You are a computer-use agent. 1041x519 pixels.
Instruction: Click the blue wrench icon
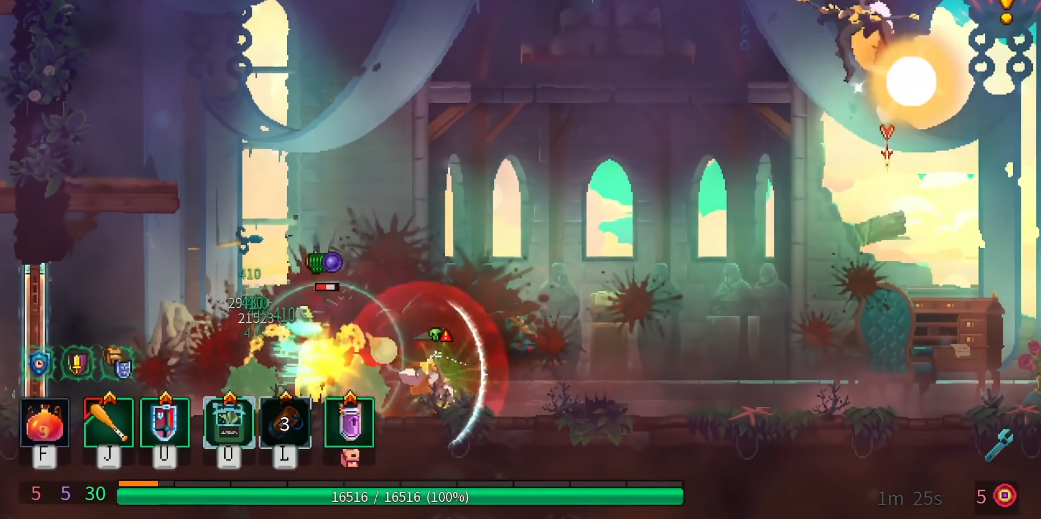pyautogui.click(x=998, y=445)
